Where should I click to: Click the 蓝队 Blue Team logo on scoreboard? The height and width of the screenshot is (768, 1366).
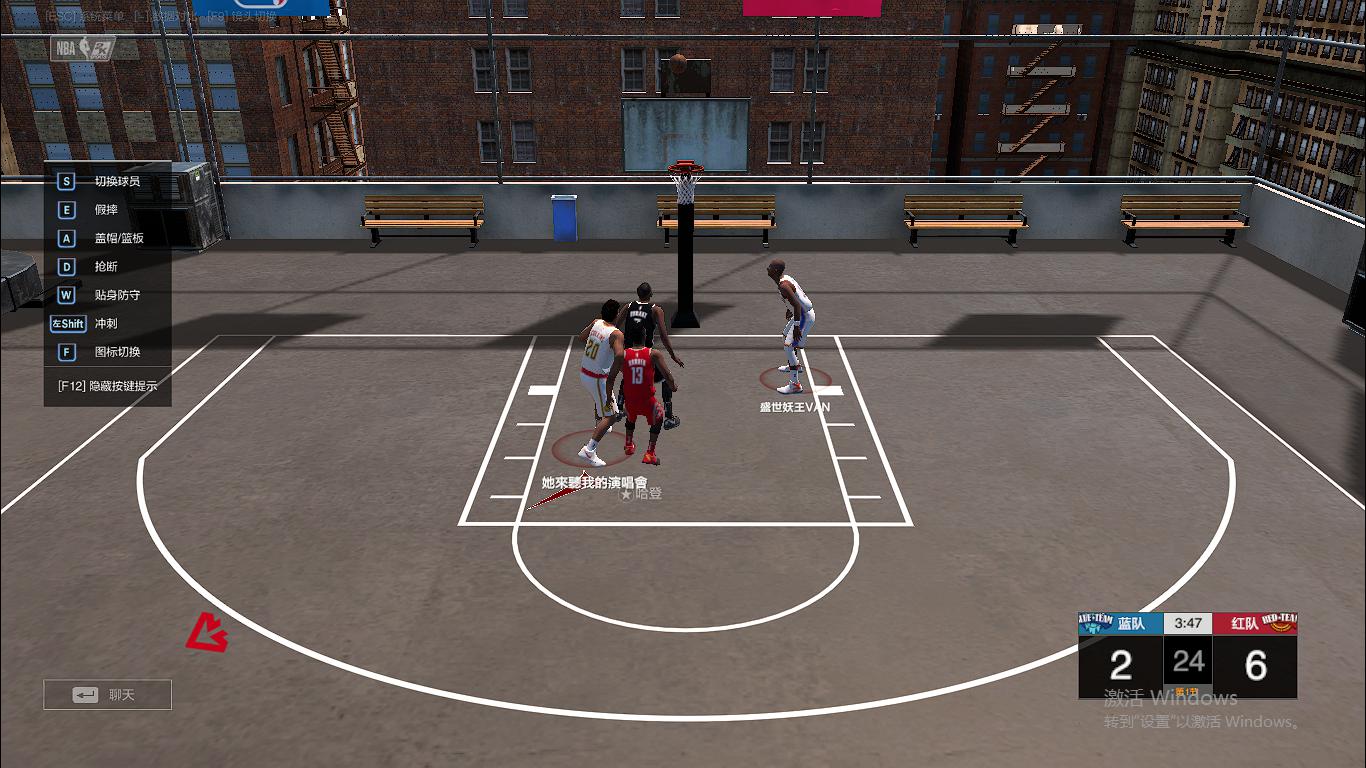coord(1095,622)
